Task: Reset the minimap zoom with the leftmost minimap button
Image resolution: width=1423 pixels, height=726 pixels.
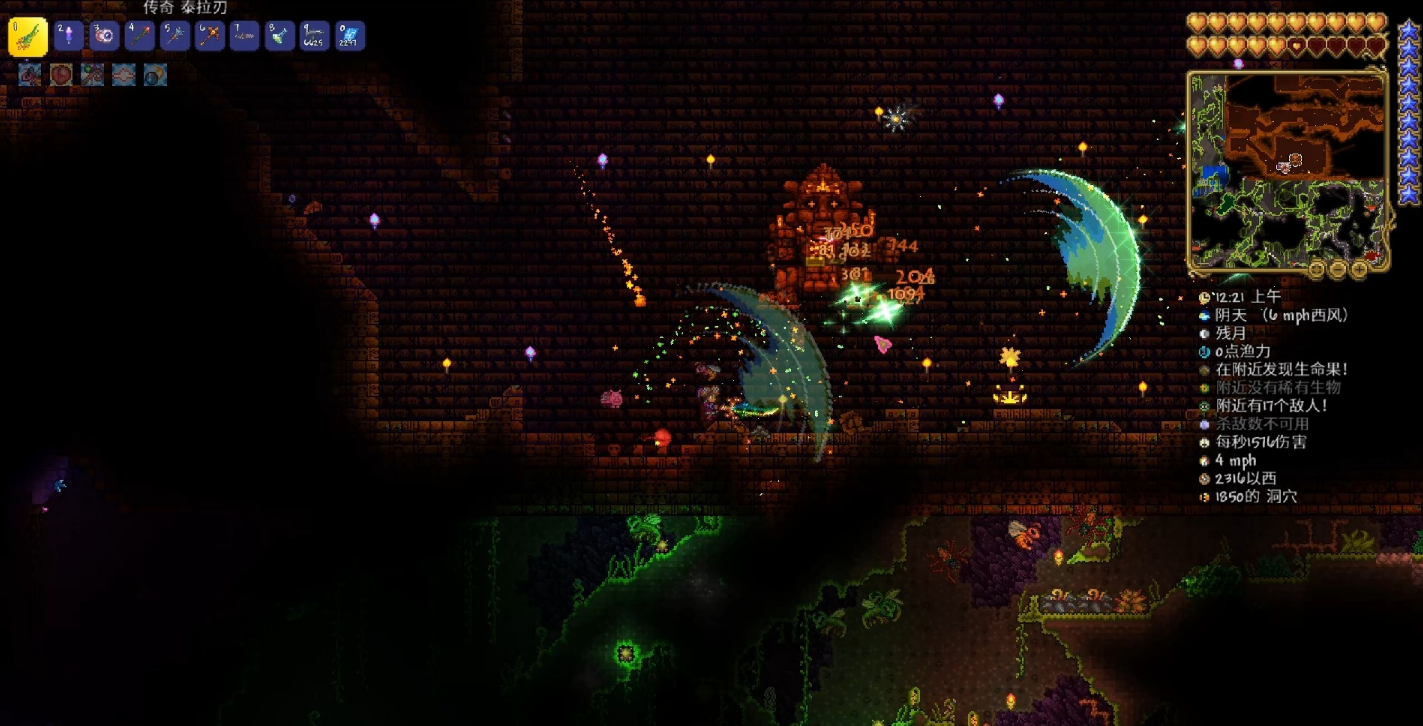Action: (1317, 269)
